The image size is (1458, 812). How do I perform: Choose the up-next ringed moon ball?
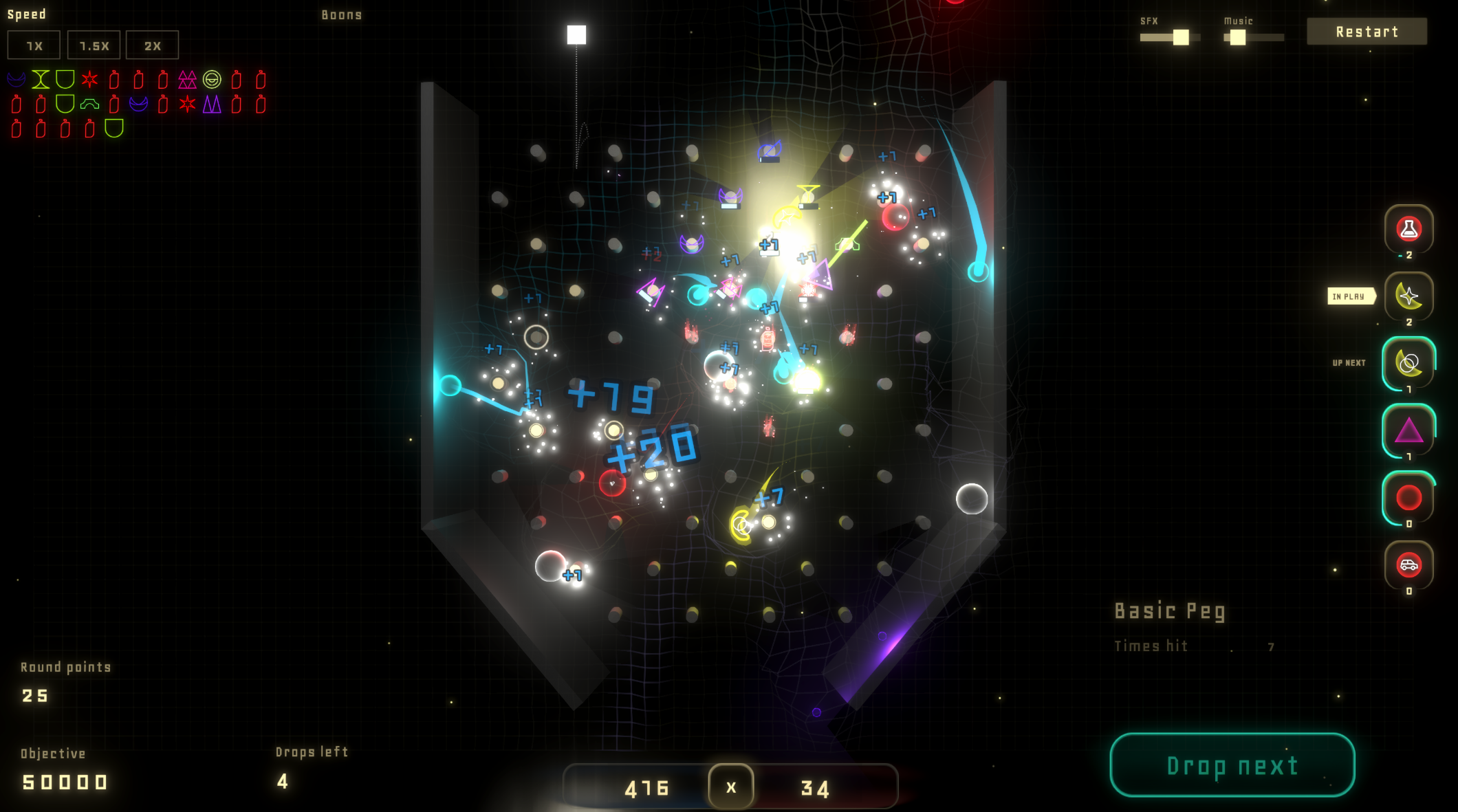point(1408,363)
